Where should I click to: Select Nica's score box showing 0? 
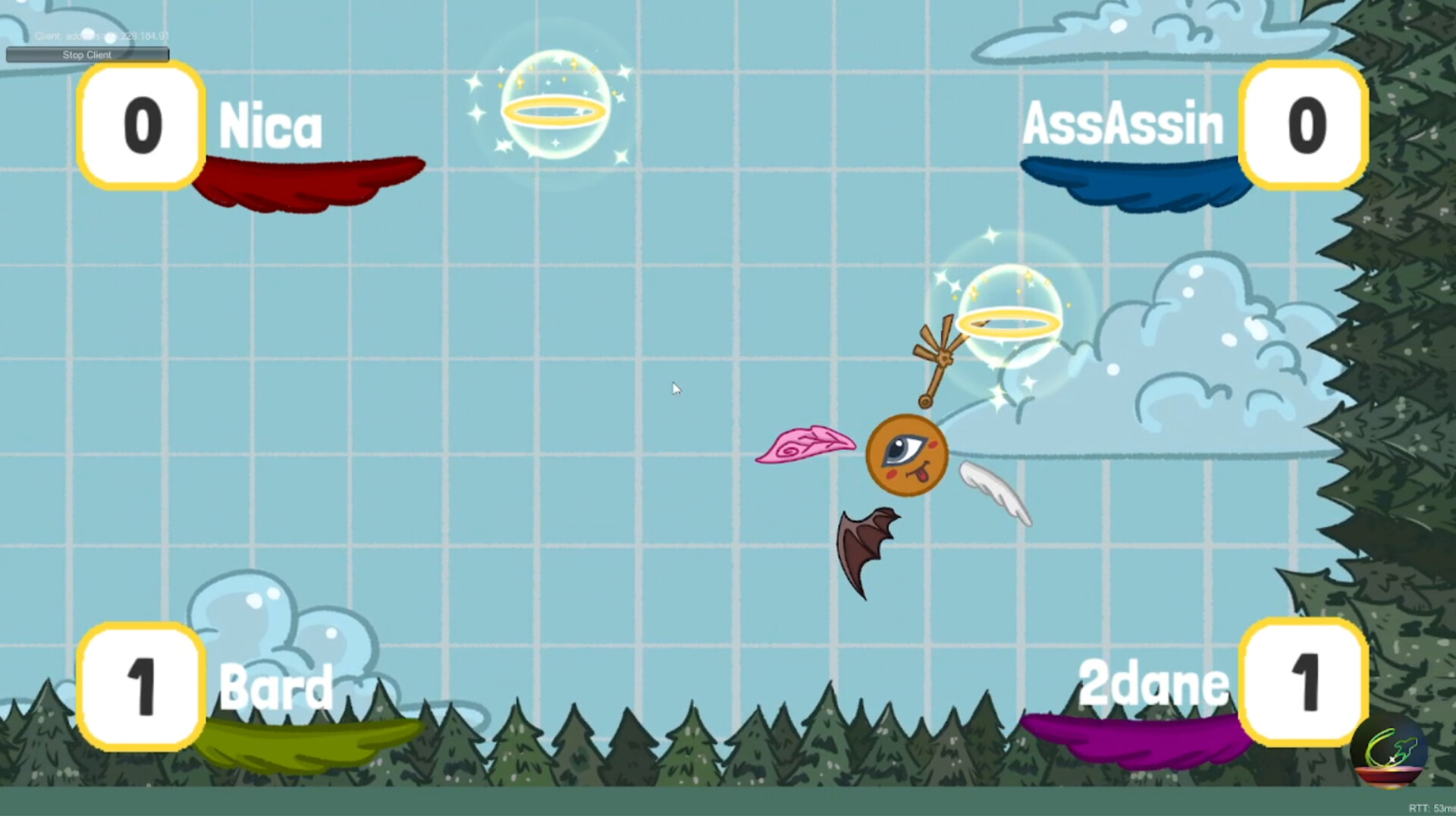click(140, 127)
